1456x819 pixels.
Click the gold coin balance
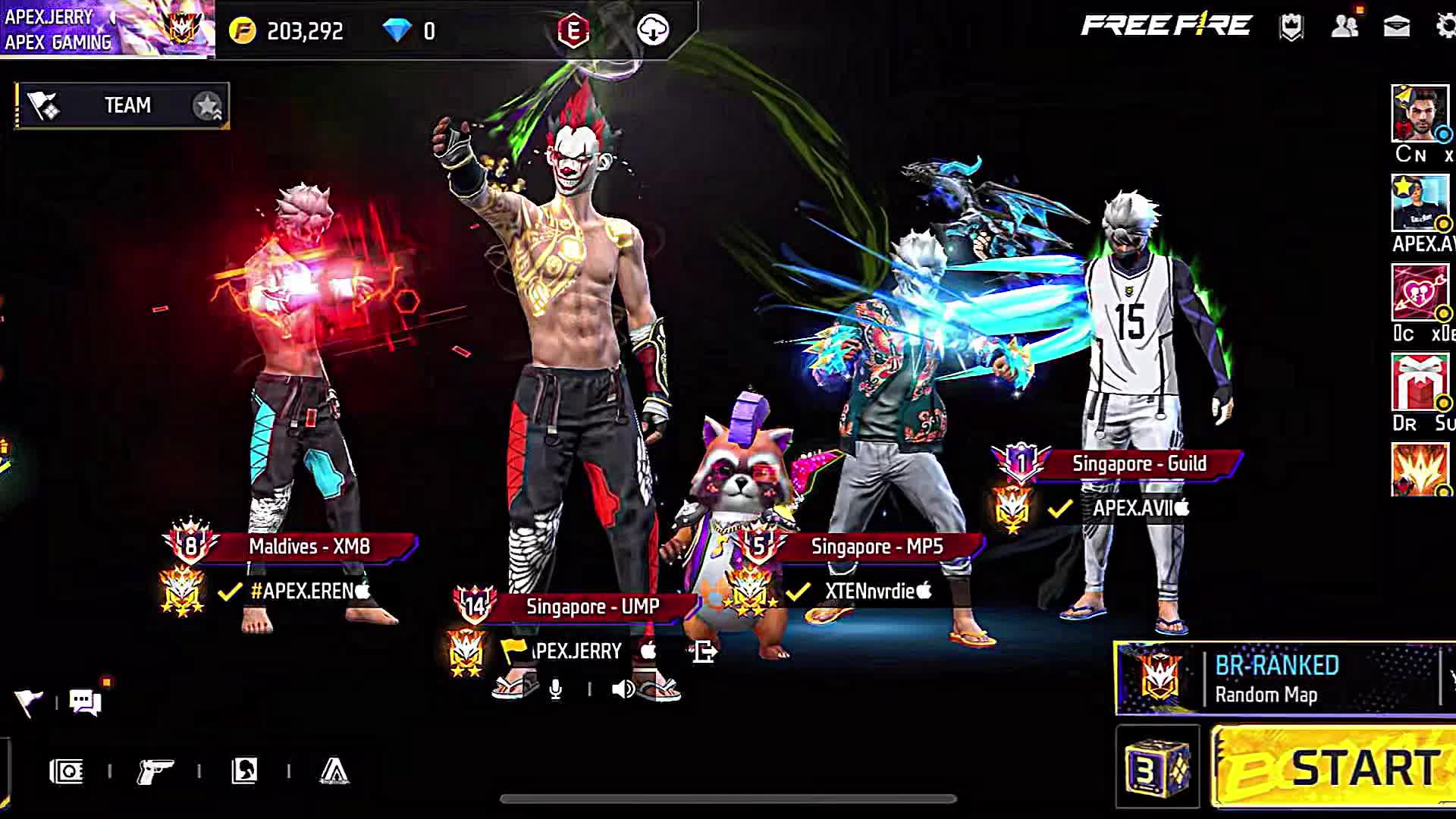point(287,31)
